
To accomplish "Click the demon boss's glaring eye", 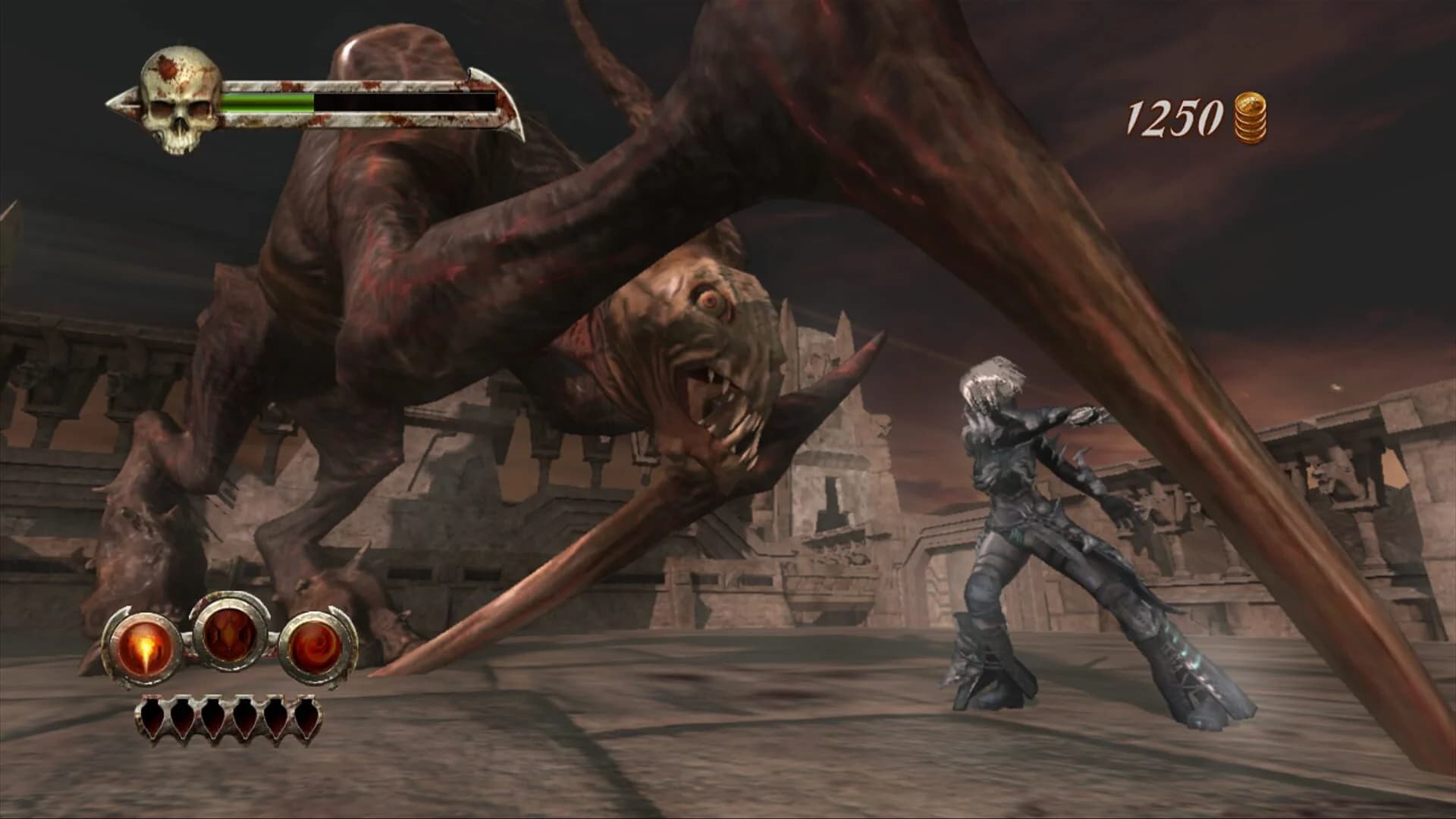I will pyautogui.click(x=711, y=300).
